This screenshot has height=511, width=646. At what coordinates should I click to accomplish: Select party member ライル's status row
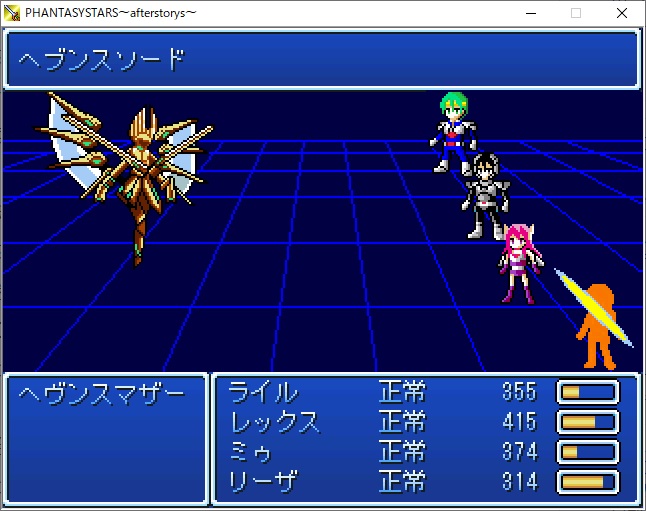point(264,391)
